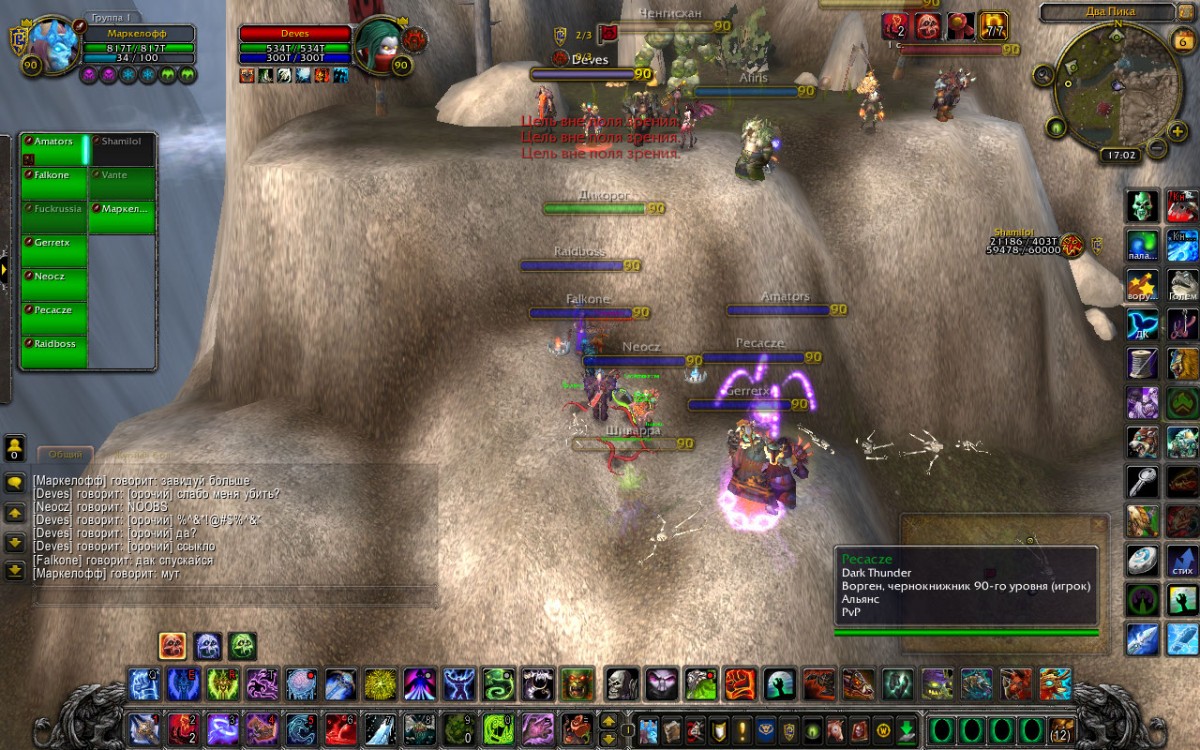Zoom out on the minimap
The image size is (1200, 750).
pyautogui.click(x=1155, y=148)
